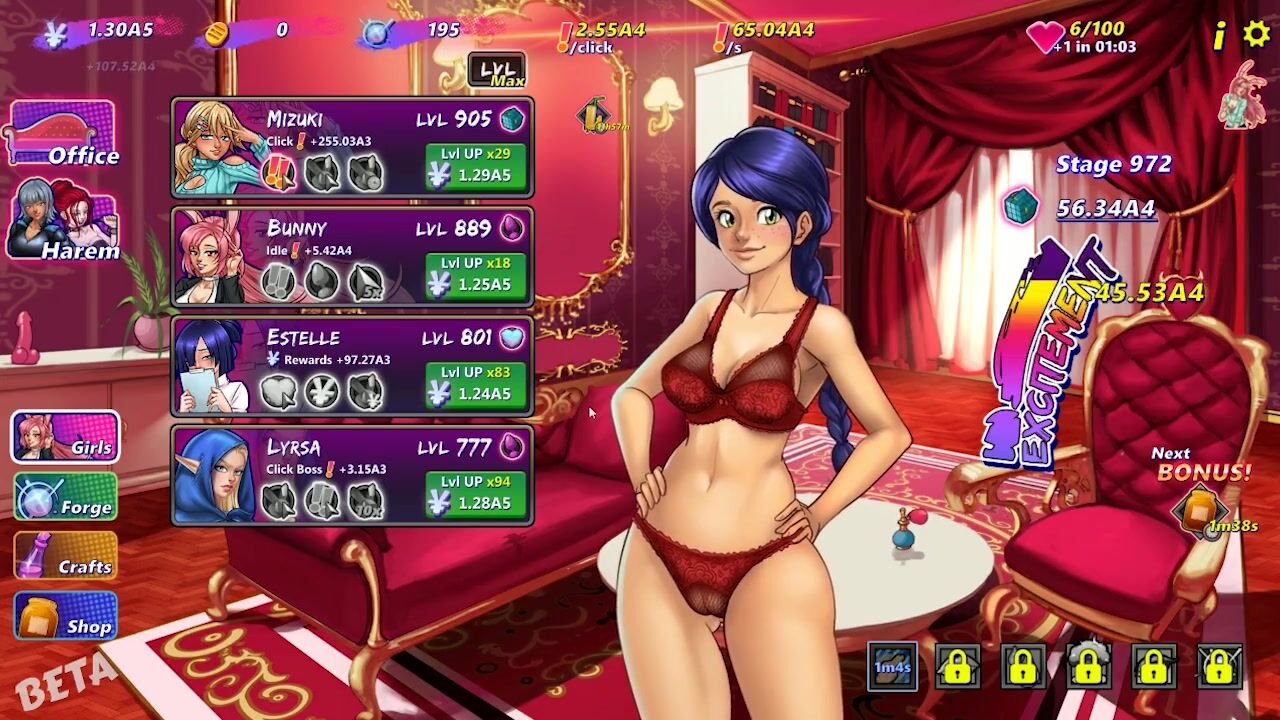
Task: Open the Shop tab
Action: pyautogui.click(x=66, y=615)
